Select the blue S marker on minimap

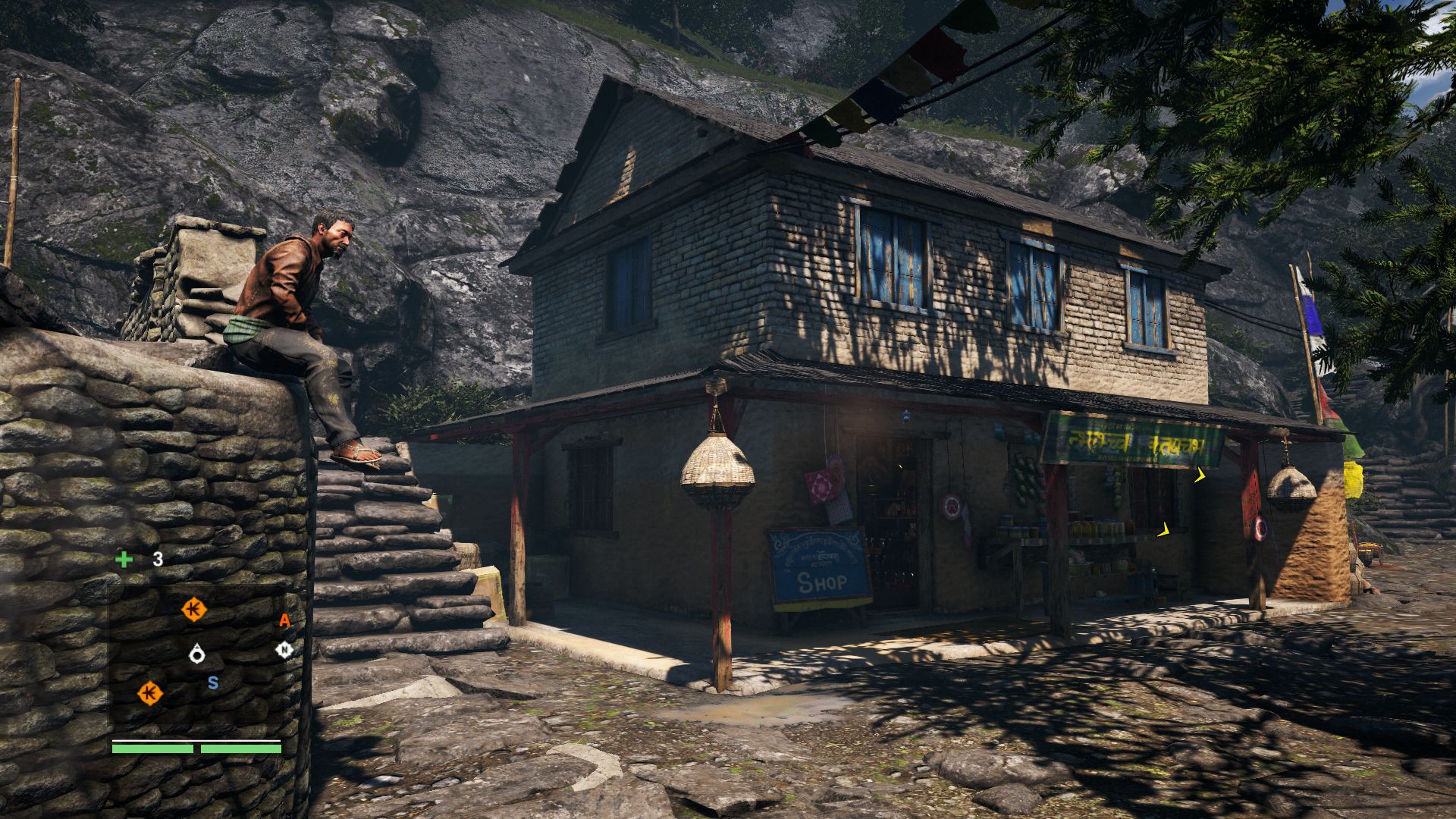(x=213, y=683)
